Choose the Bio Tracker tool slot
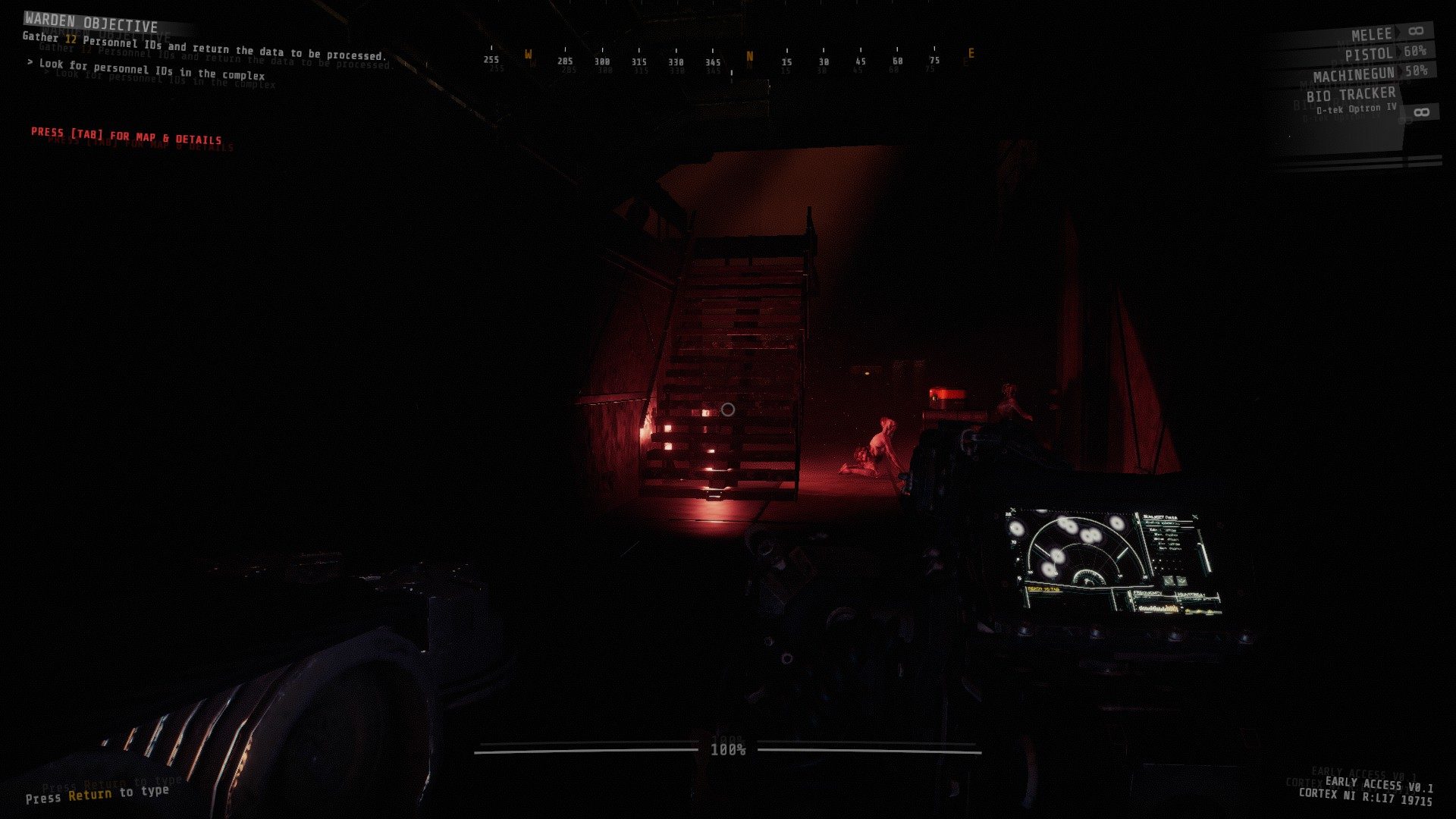This screenshot has height=819, width=1456. 1351,96
